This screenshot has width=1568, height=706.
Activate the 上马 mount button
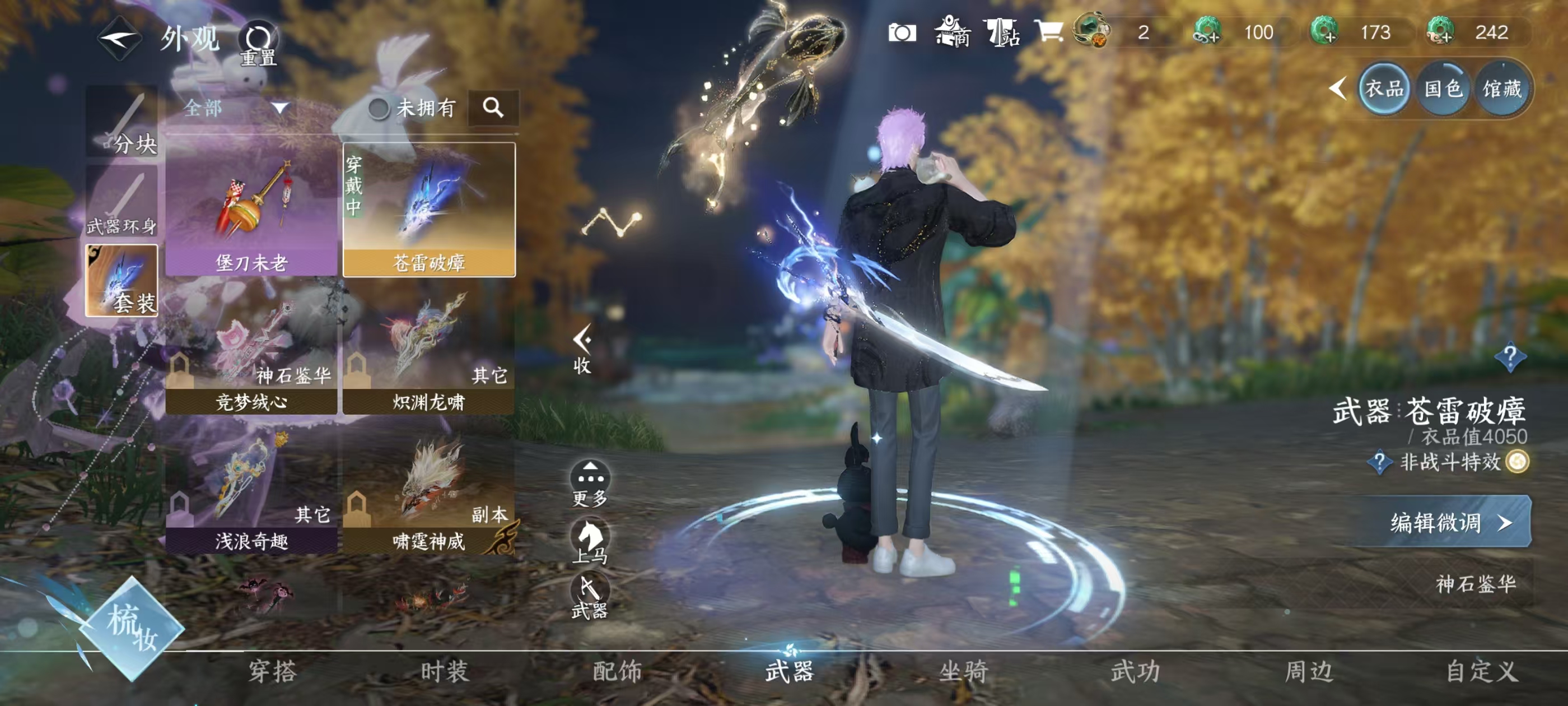589,540
